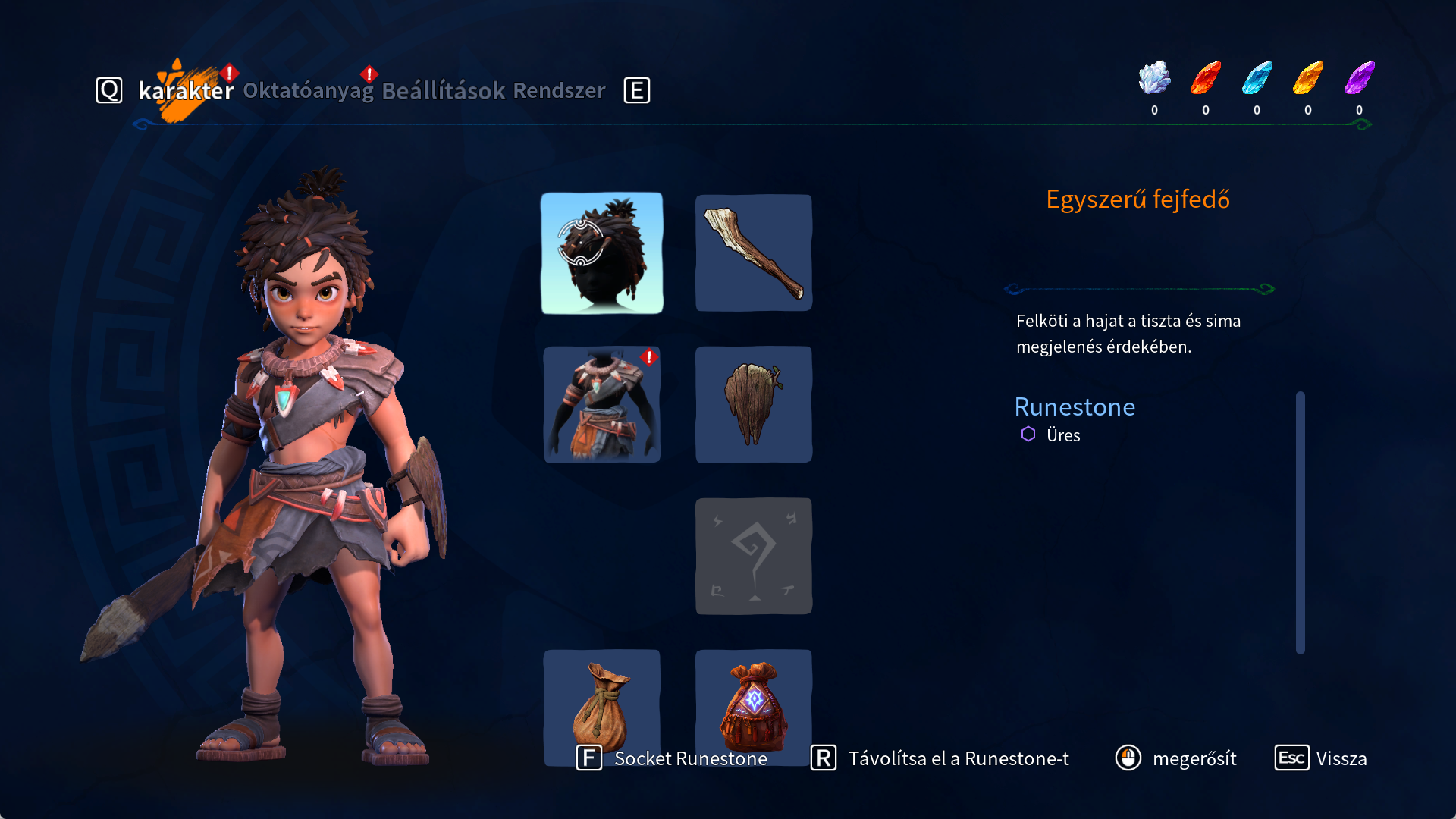Open the body outfit armor slot
Screen dimensions: 1456x819
[601, 404]
